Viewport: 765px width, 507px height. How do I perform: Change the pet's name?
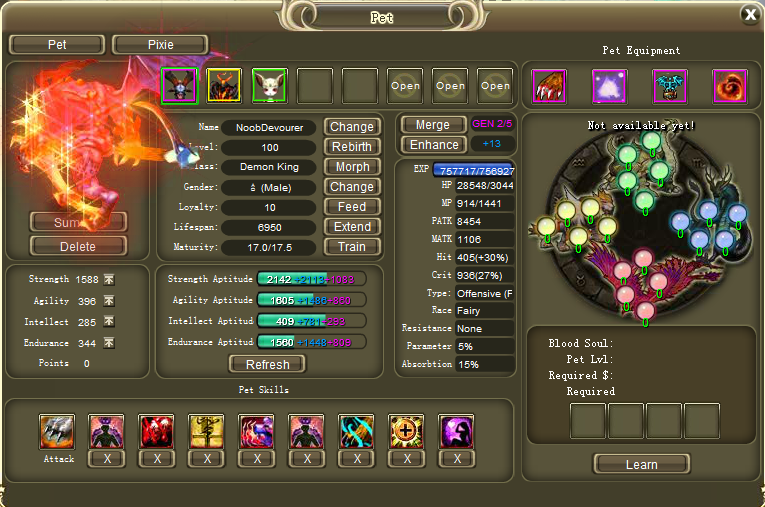click(352, 127)
